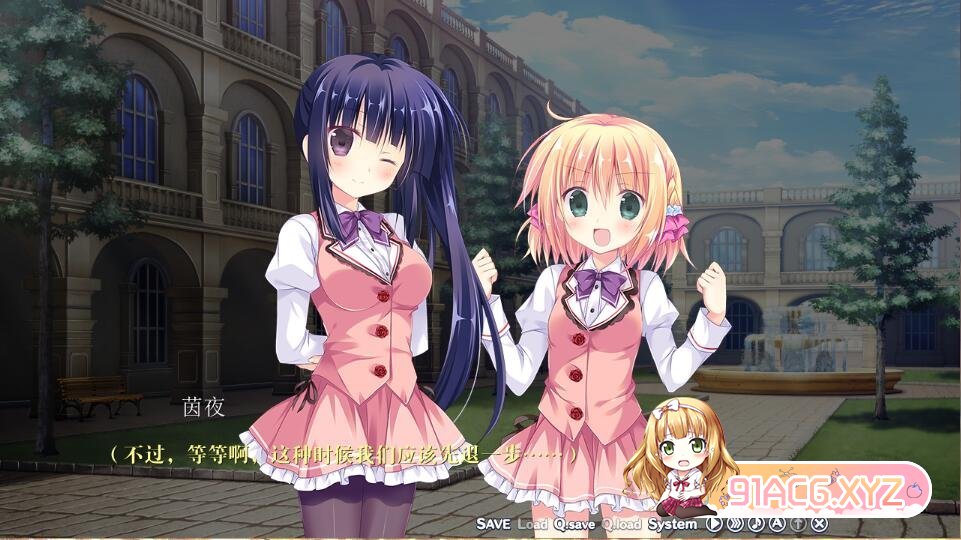Hide the text window with X icon
The image size is (961, 540).
pos(820,523)
